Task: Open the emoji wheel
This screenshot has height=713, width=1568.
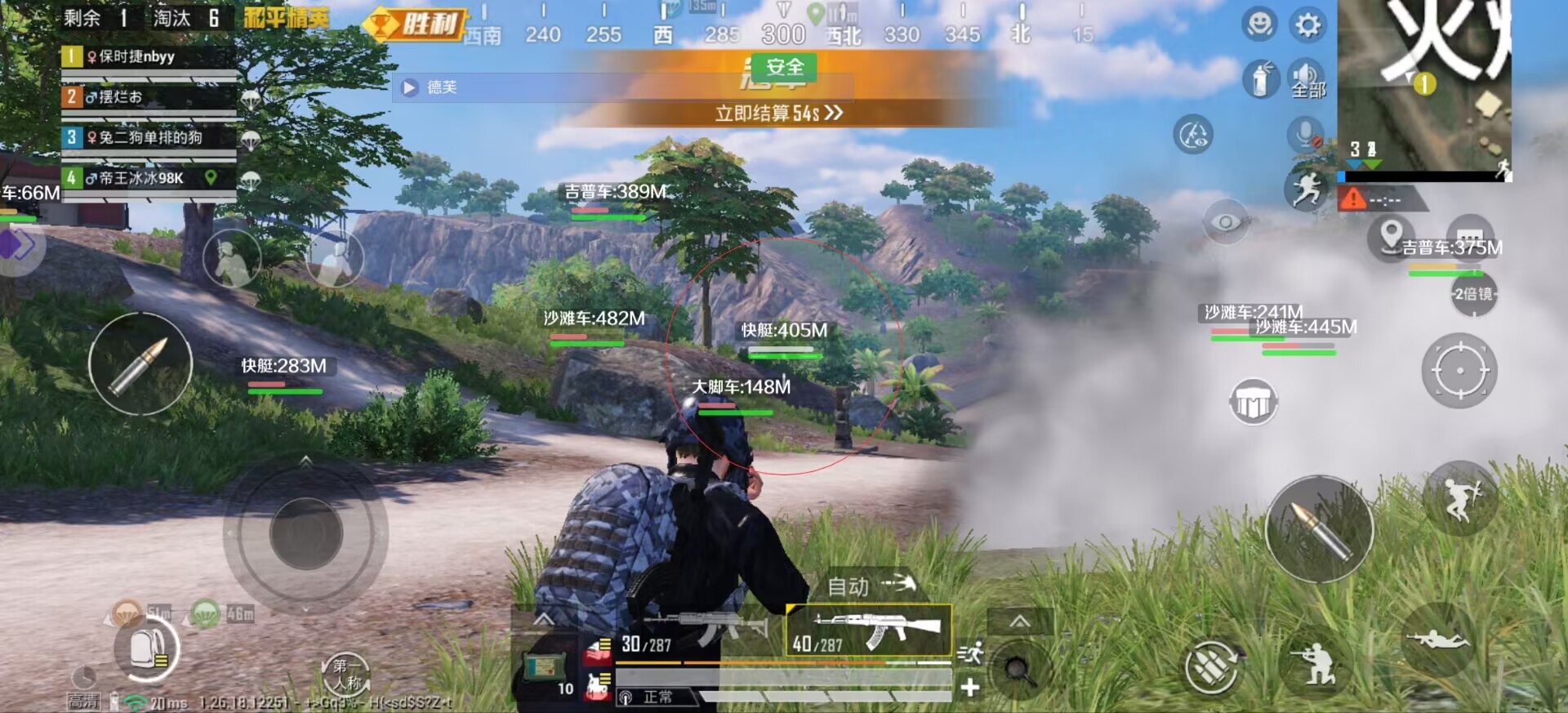Action: click(x=1259, y=24)
